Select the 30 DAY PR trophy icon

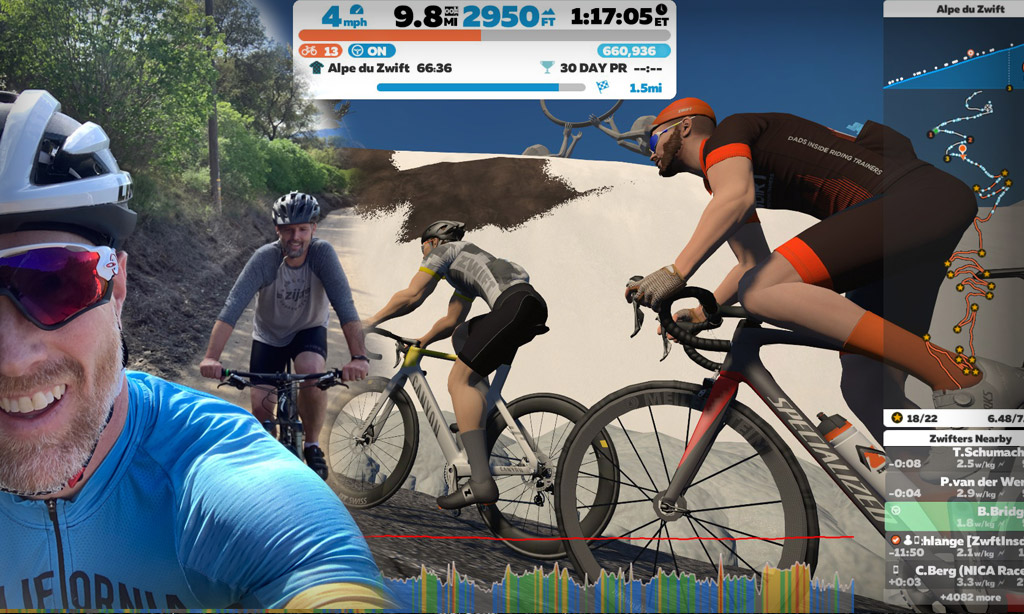click(546, 68)
